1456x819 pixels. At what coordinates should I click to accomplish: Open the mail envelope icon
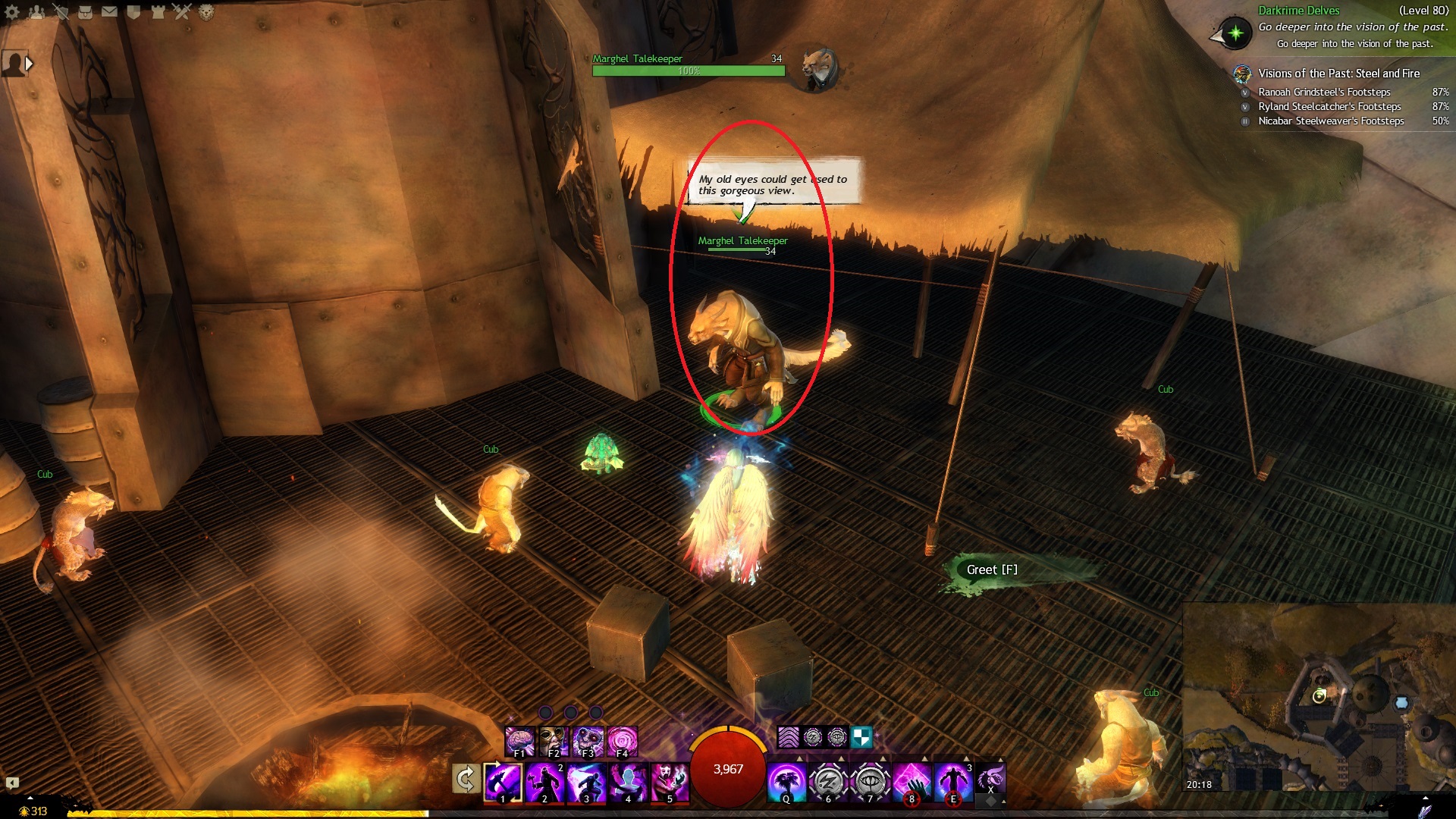tap(109, 11)
